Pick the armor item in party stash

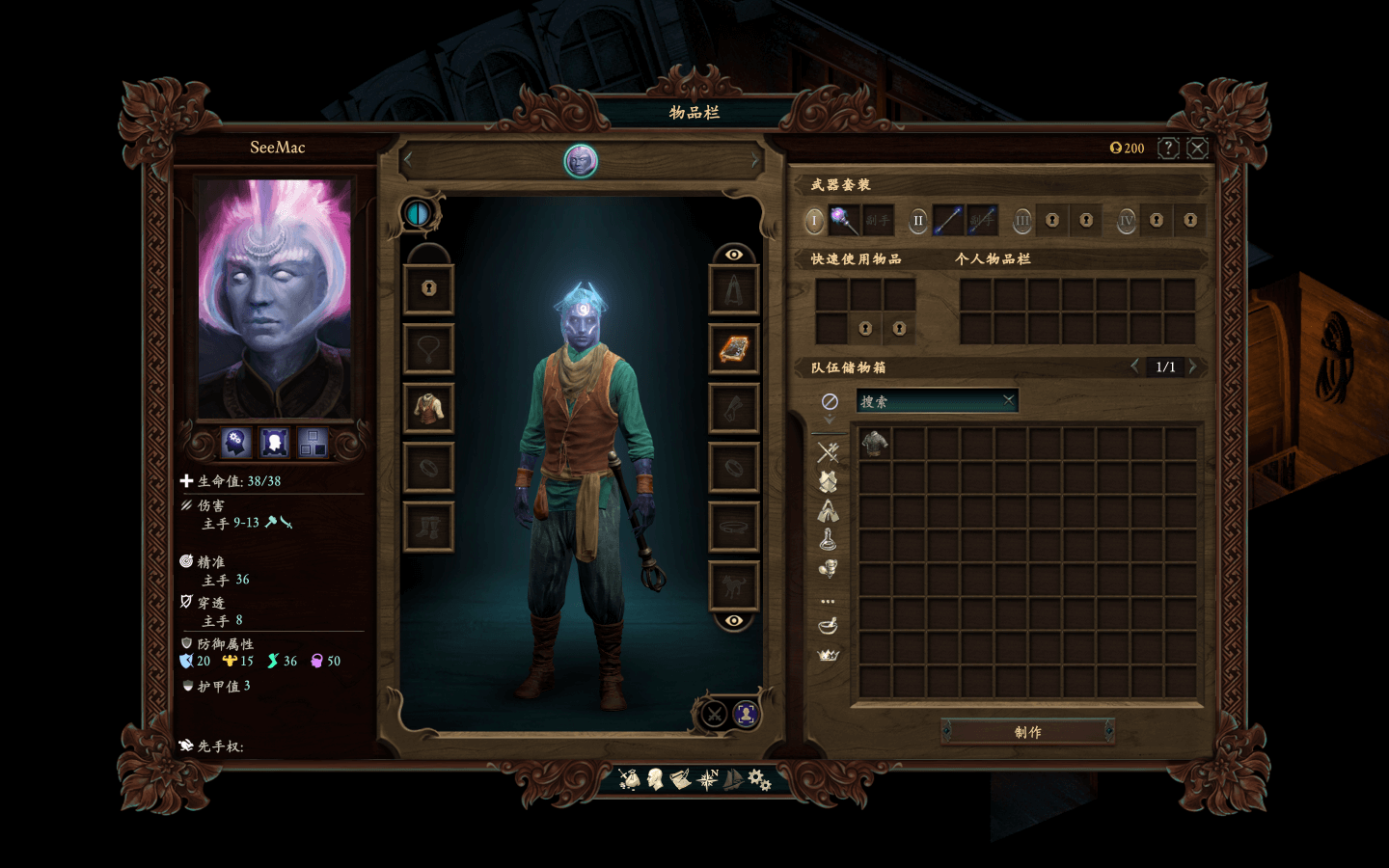[875, 444]
